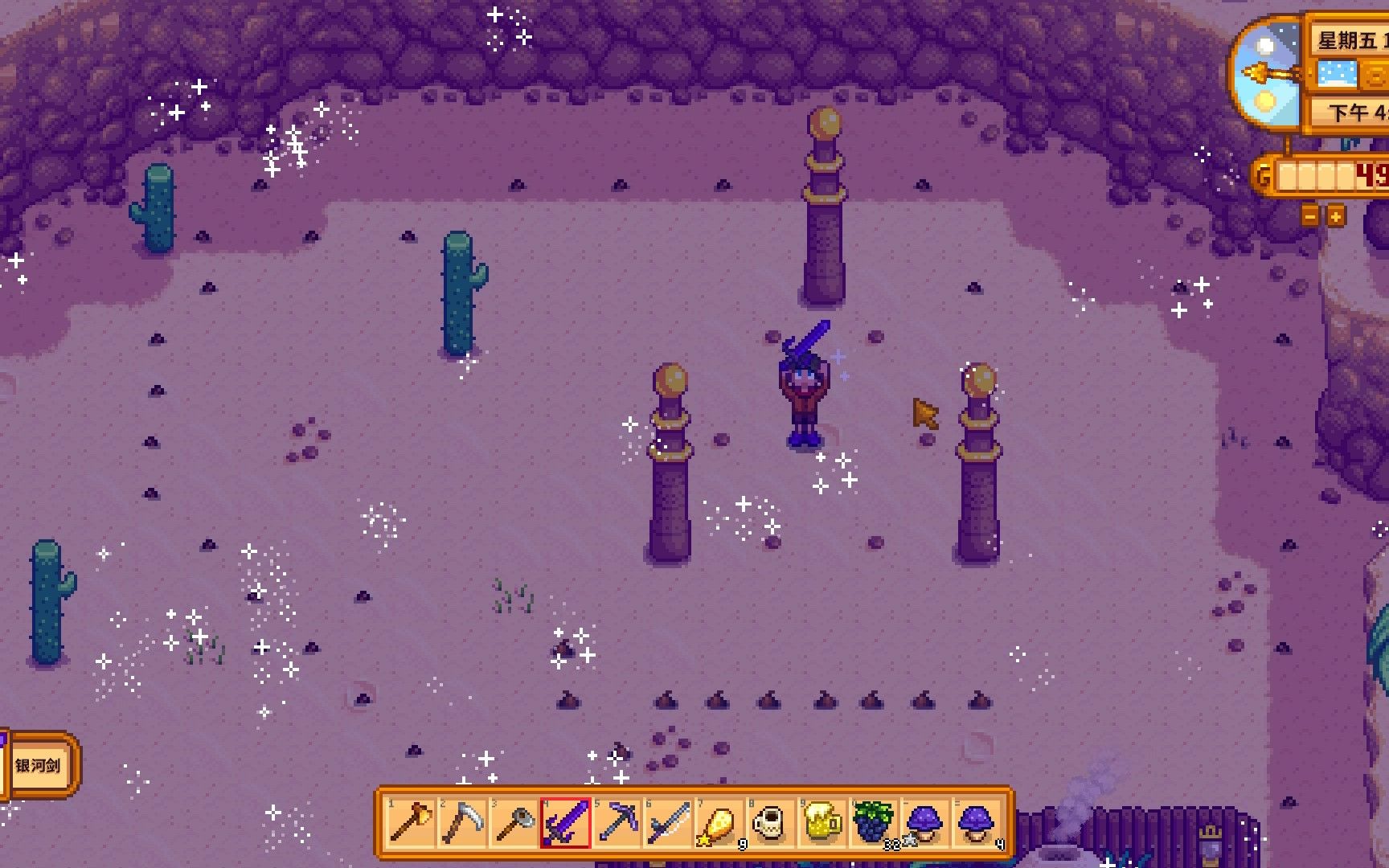Select the purple mushroom stack of 4
Viewport: 1389px width, 868px height.
tap(977, 823)
